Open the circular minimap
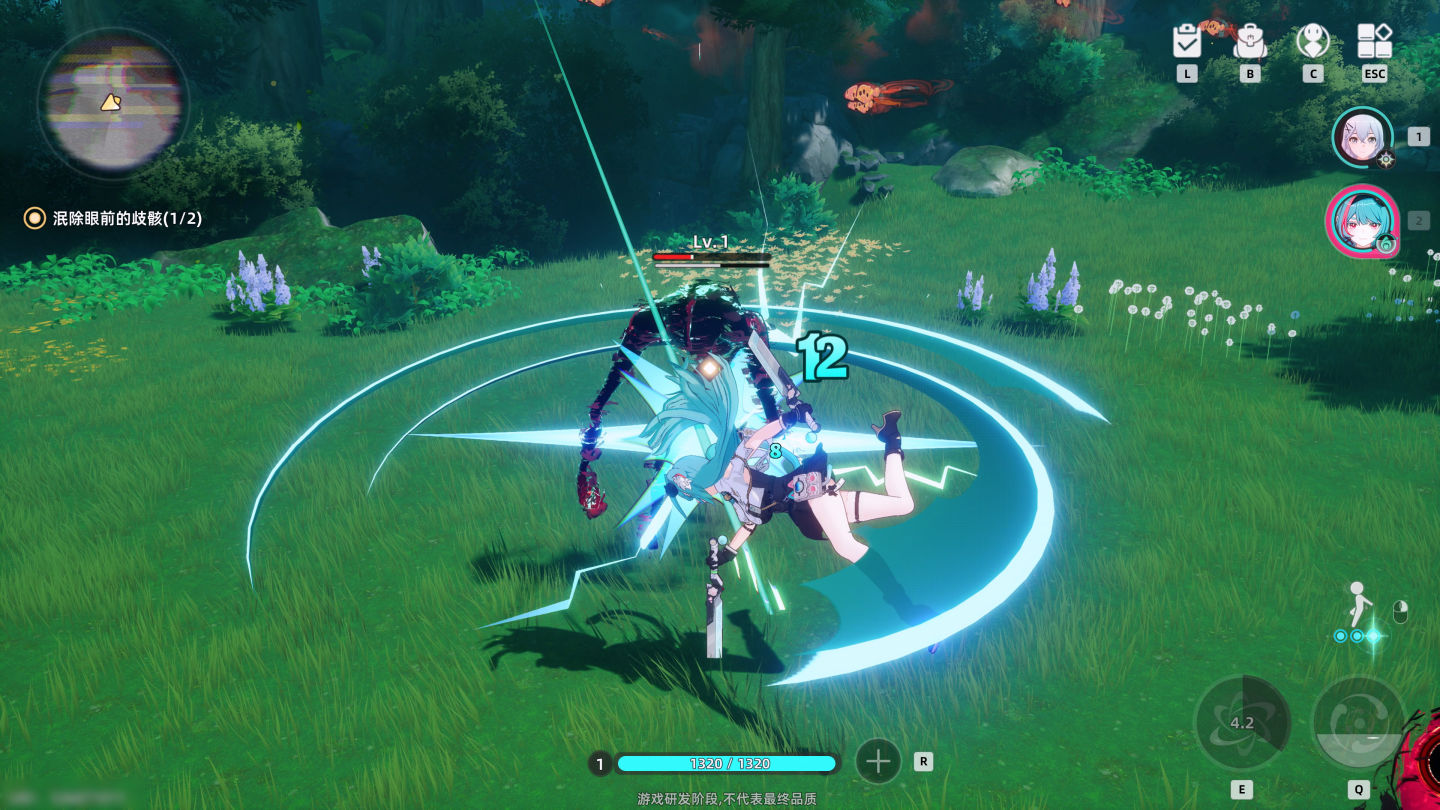 tap(111, 102)
